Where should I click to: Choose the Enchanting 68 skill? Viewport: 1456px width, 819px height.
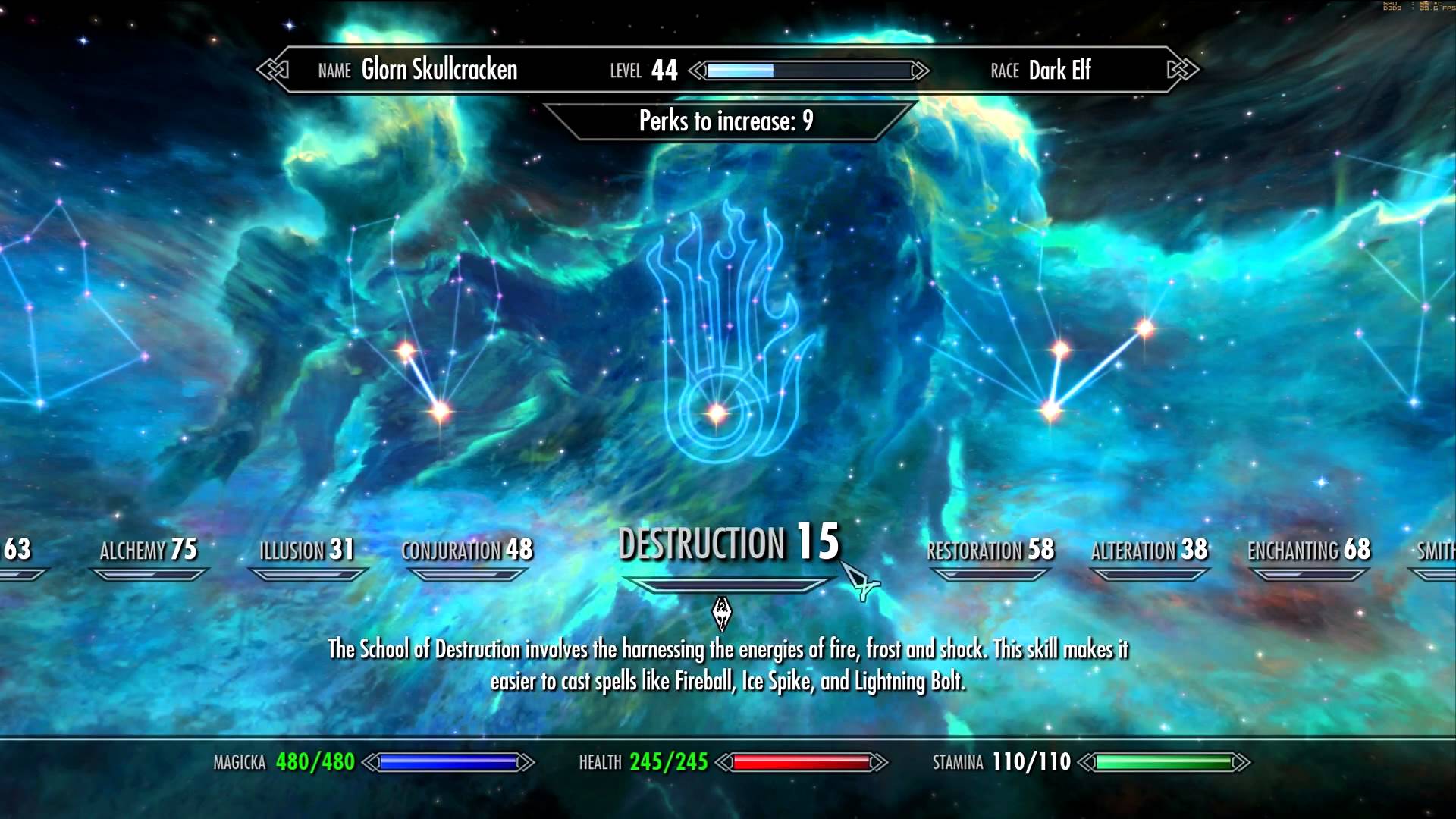[1309, 551]
